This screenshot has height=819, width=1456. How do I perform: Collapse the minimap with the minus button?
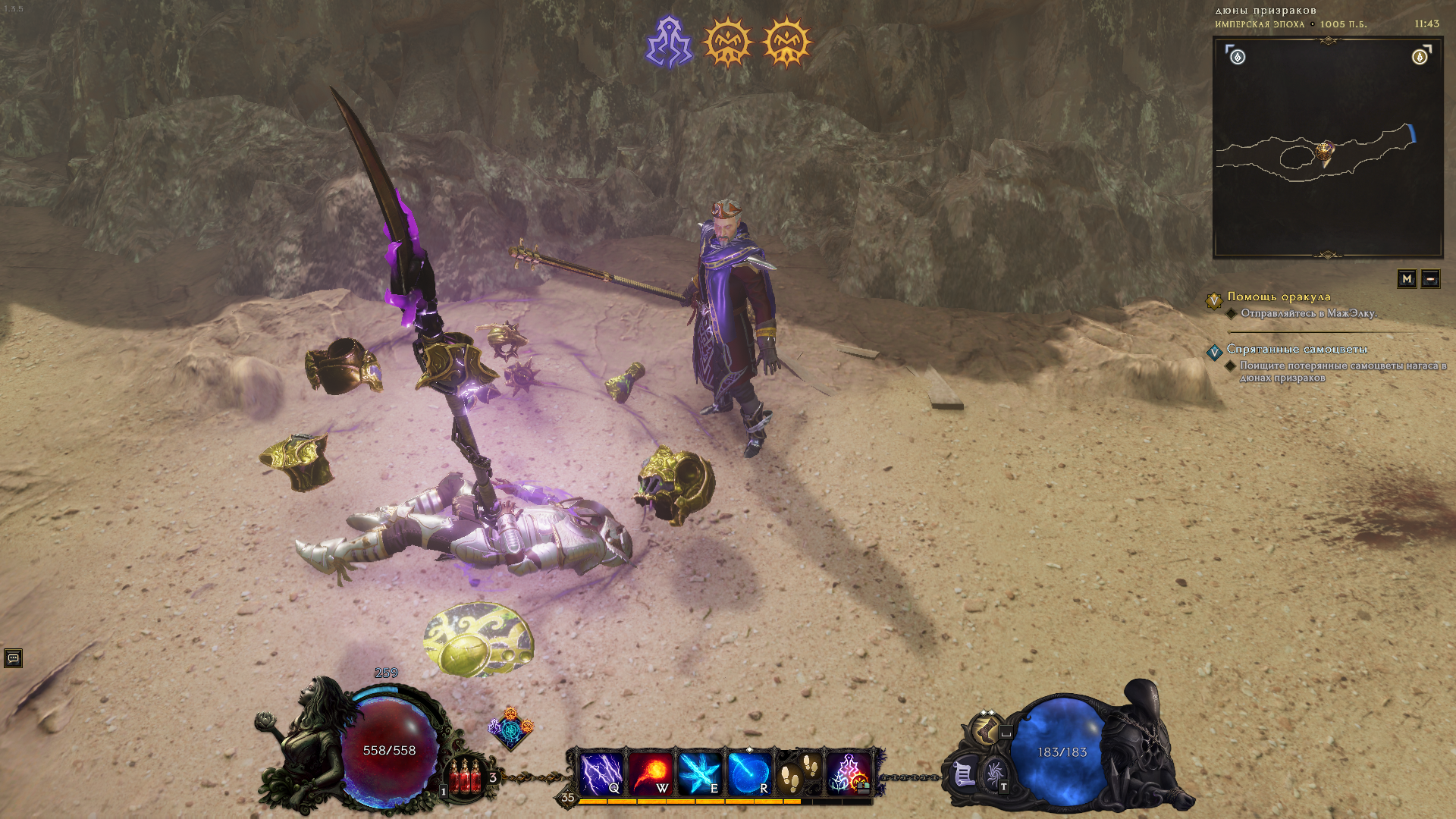click(1430, 279)
